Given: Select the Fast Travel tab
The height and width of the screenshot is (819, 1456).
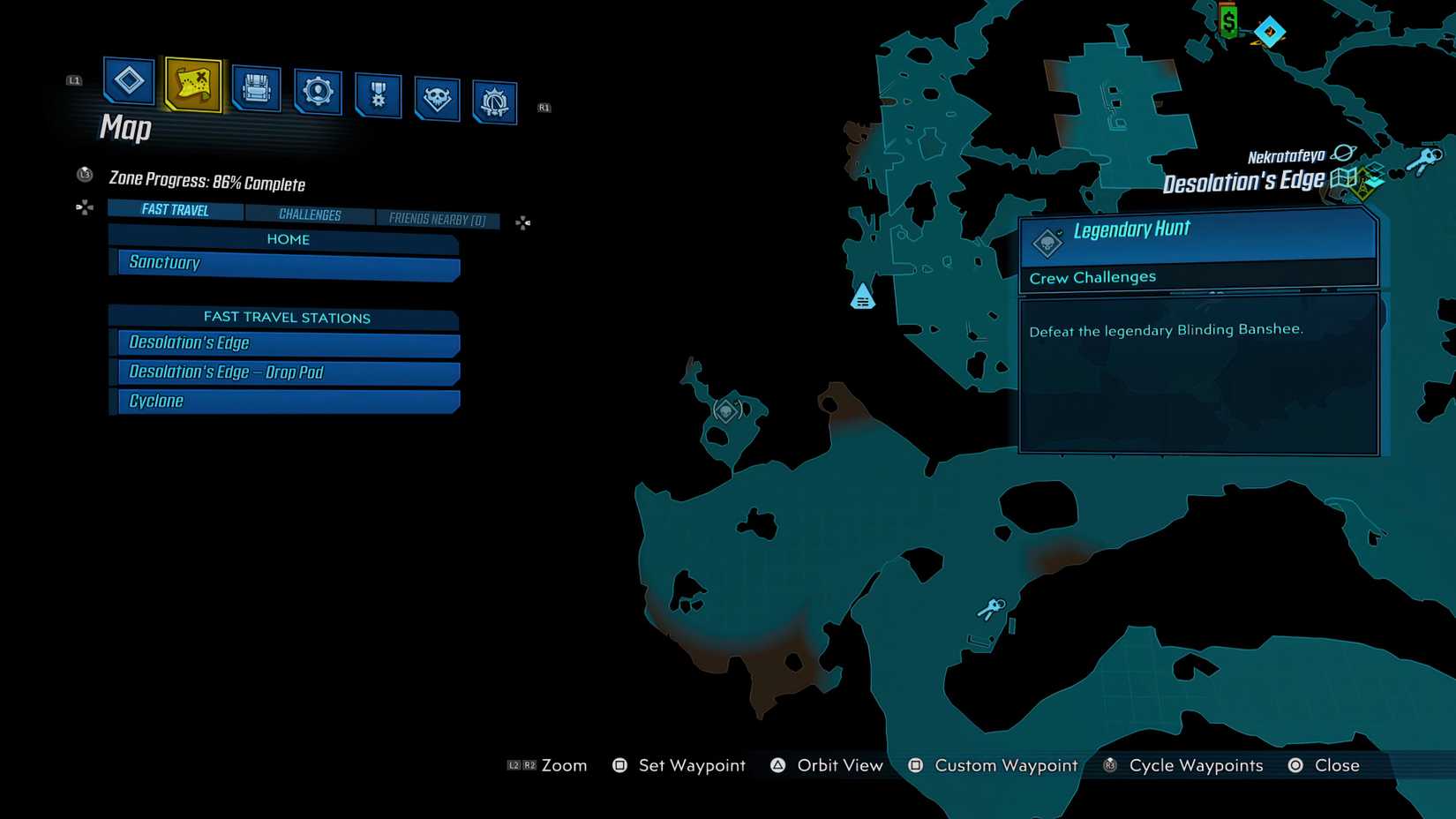Looking at the screenshot, I should [x=174, y=210].
